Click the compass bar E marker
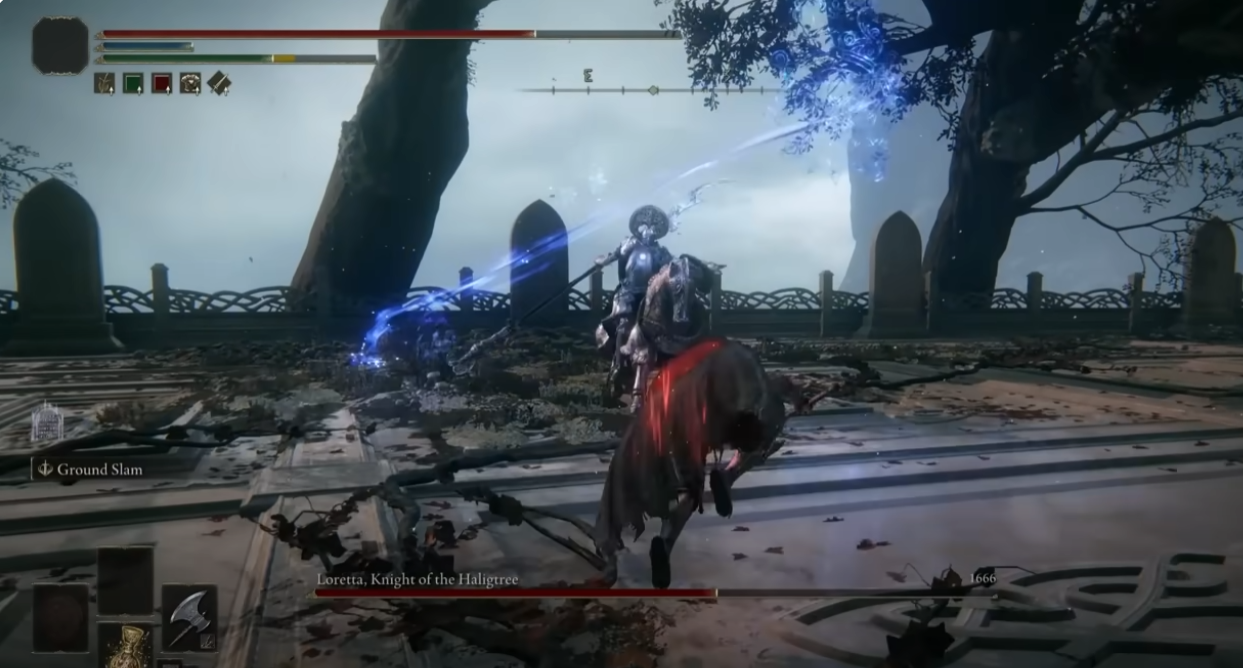This screenshot has width=1243, height=668. [x=587, y=75]
